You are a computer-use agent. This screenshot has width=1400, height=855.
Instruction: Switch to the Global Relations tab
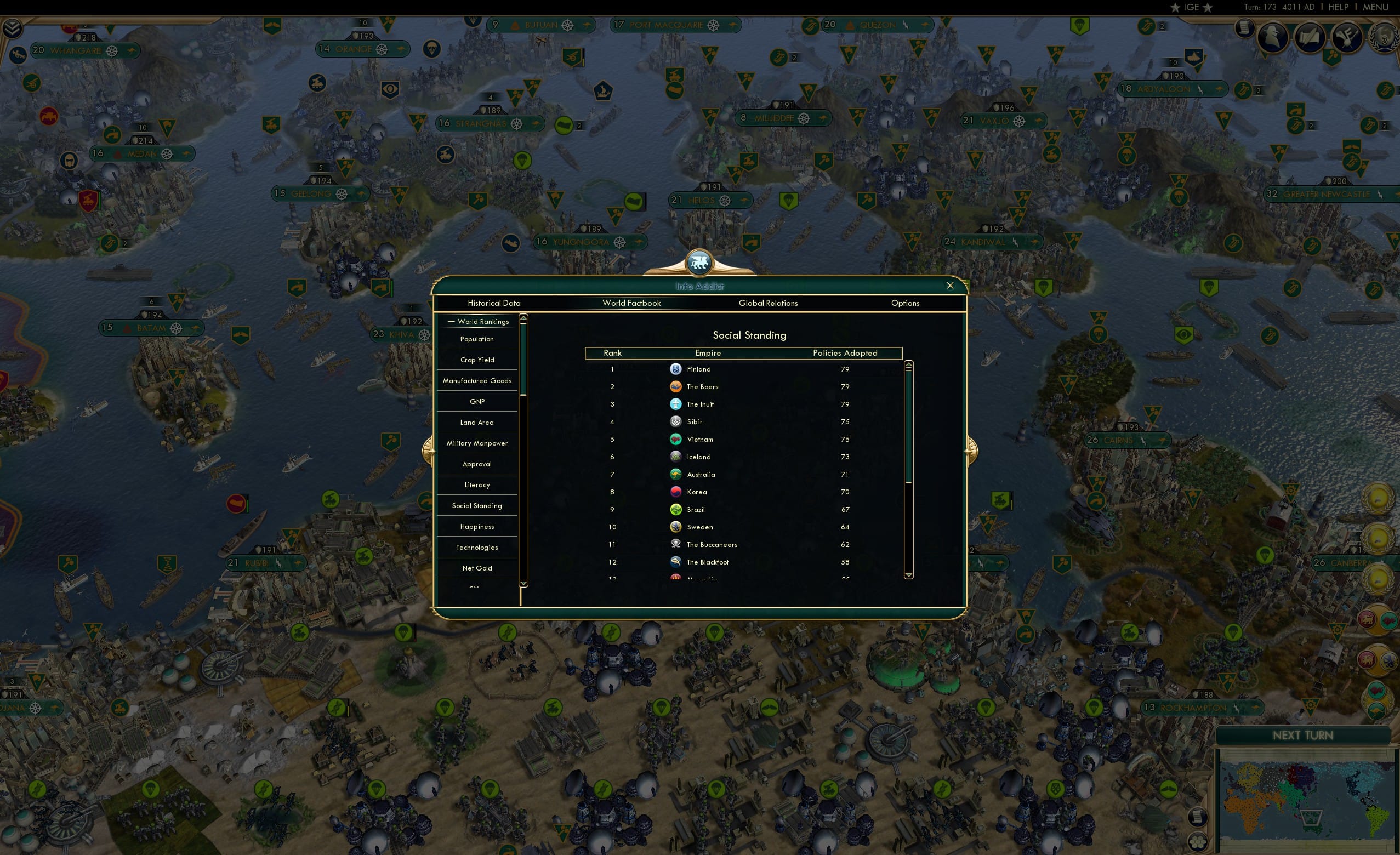pos(769,303)
